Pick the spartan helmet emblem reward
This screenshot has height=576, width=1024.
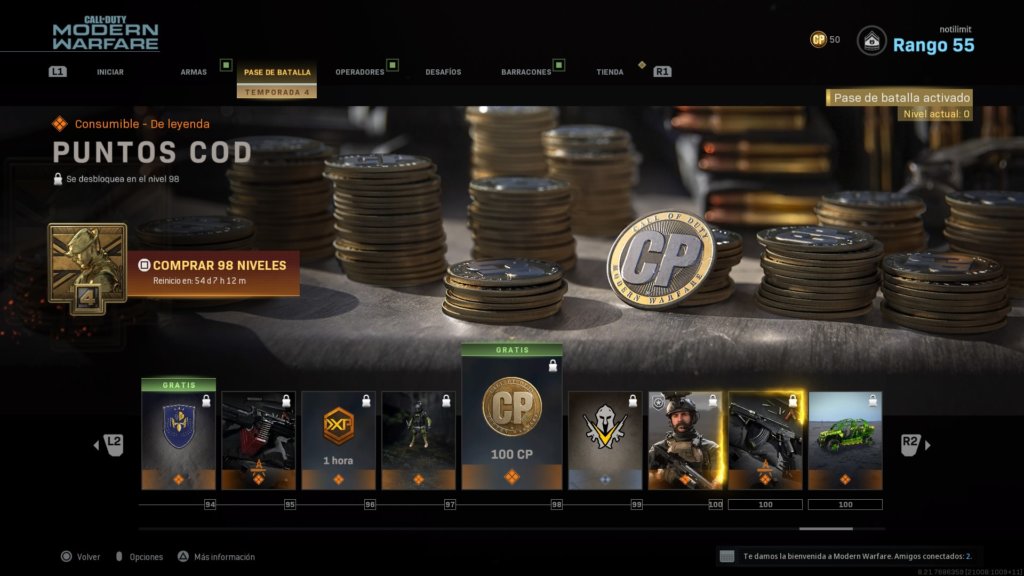pos(605,438)
